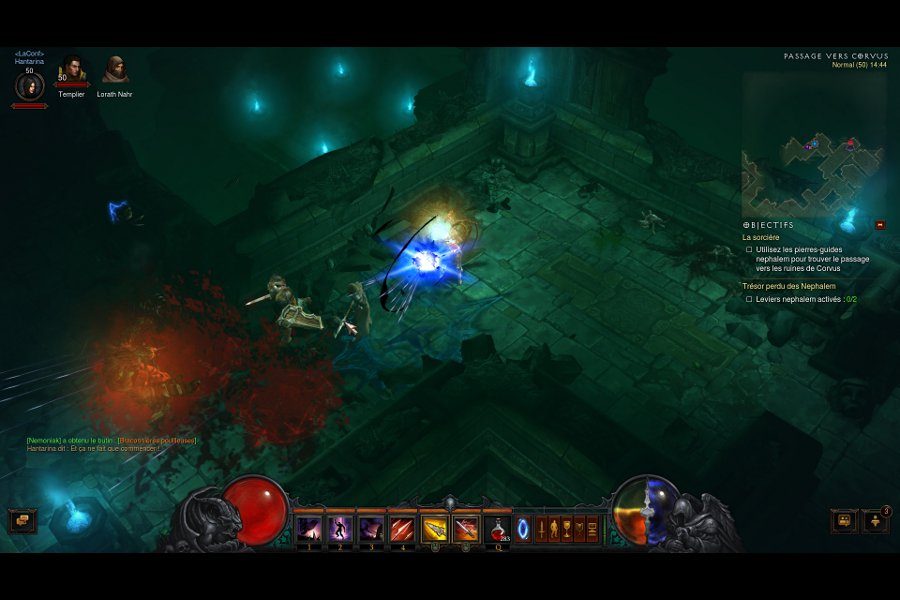The height and width of the screenshot is (600, 900).
Task: Select Hantarina's player portrait
Action: pos(29,86)
